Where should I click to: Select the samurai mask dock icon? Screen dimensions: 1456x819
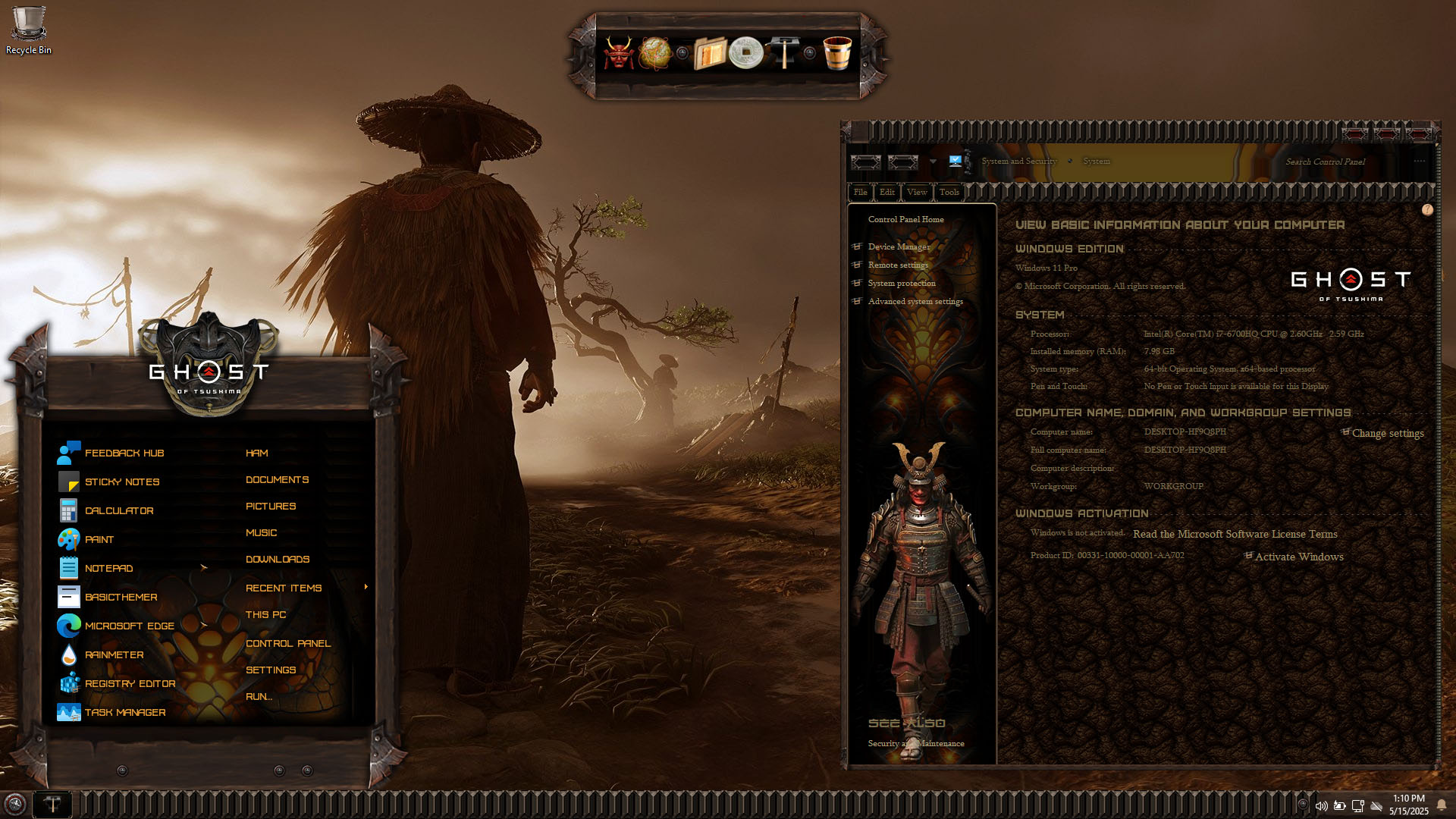618,53
